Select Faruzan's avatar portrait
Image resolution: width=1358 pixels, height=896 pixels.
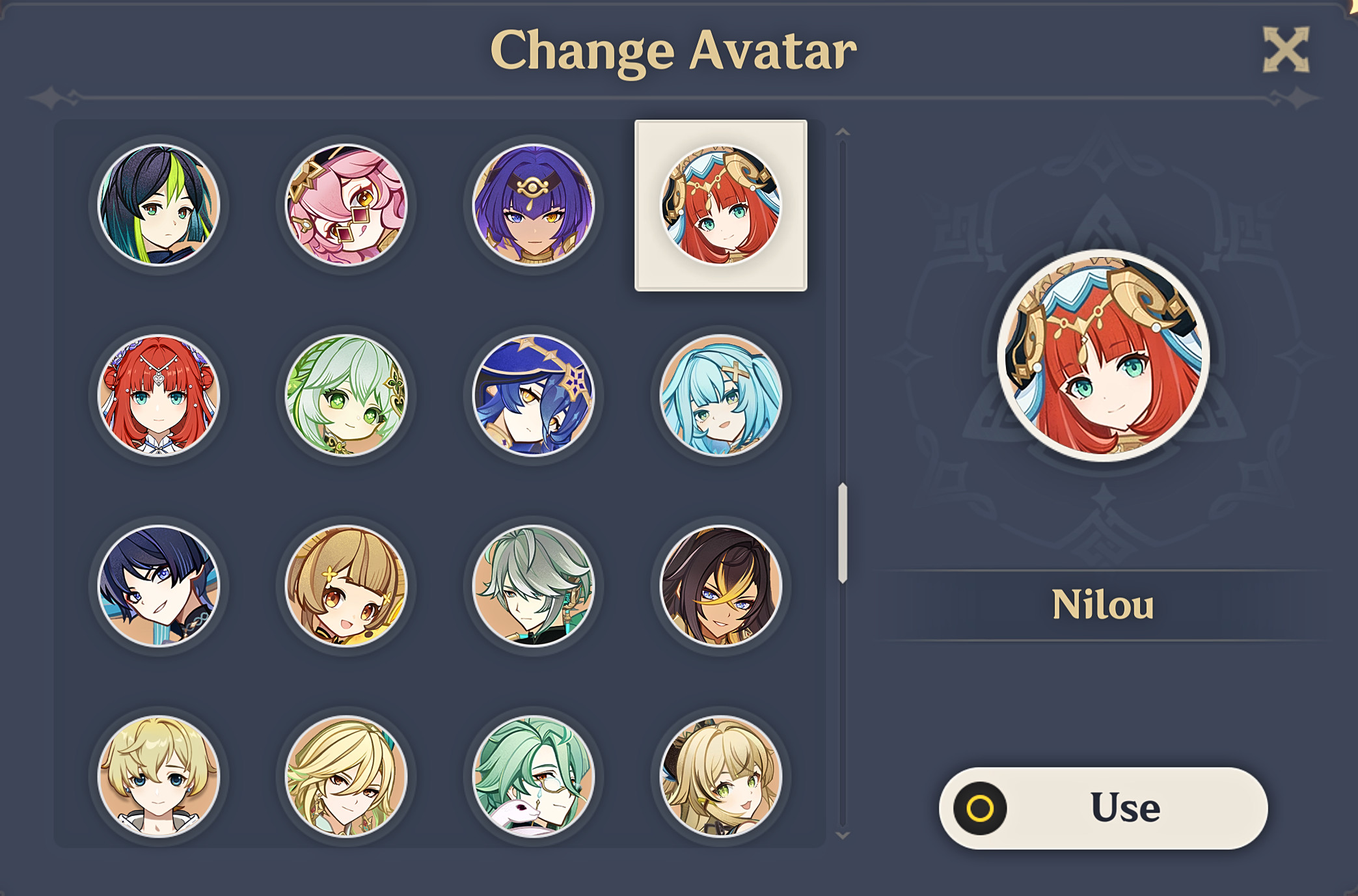click(x=721, y=397)
